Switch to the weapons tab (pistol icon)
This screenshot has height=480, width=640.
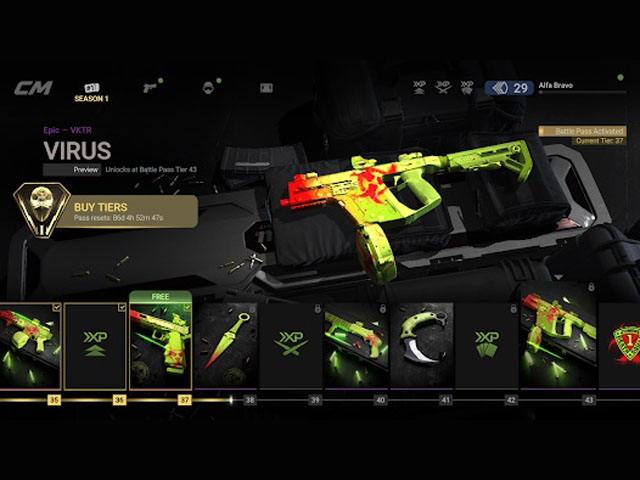point(150,88)
